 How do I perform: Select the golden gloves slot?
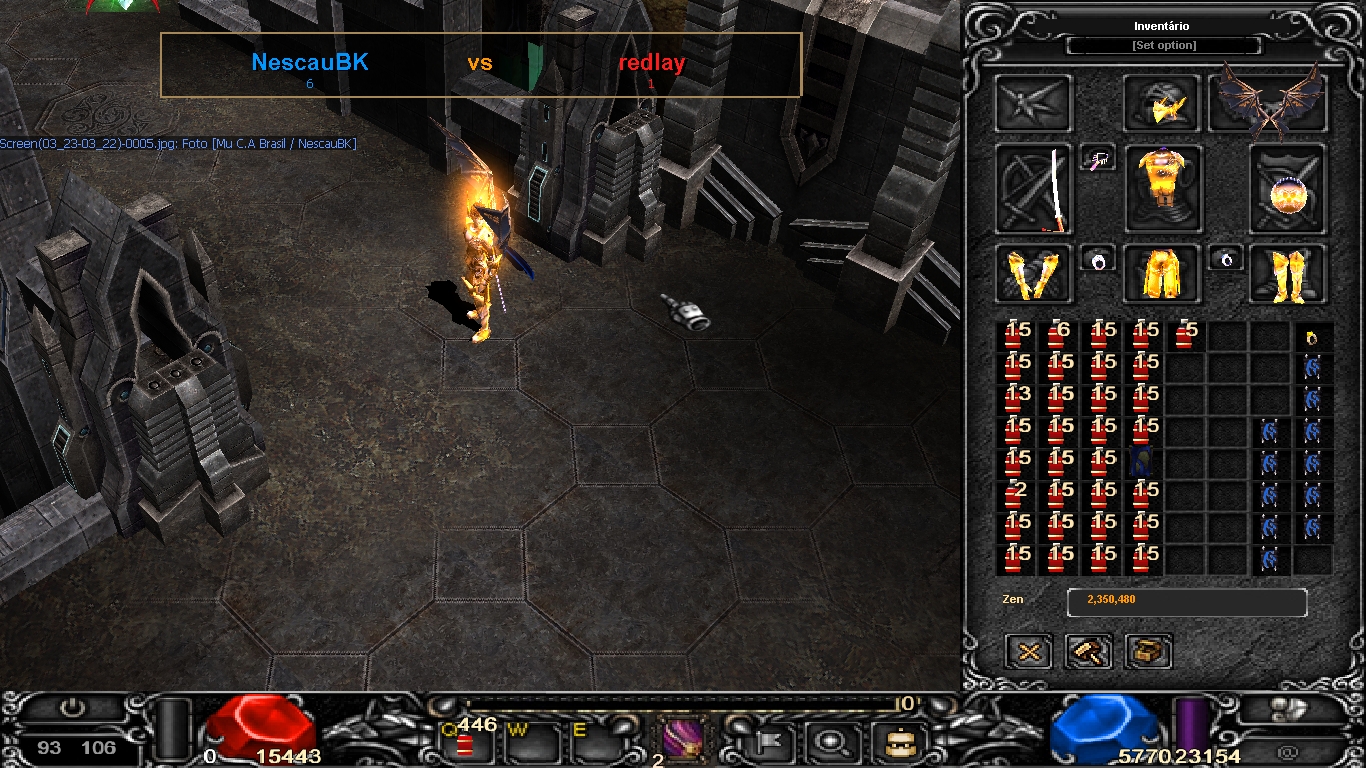[x=1034, y=274]
